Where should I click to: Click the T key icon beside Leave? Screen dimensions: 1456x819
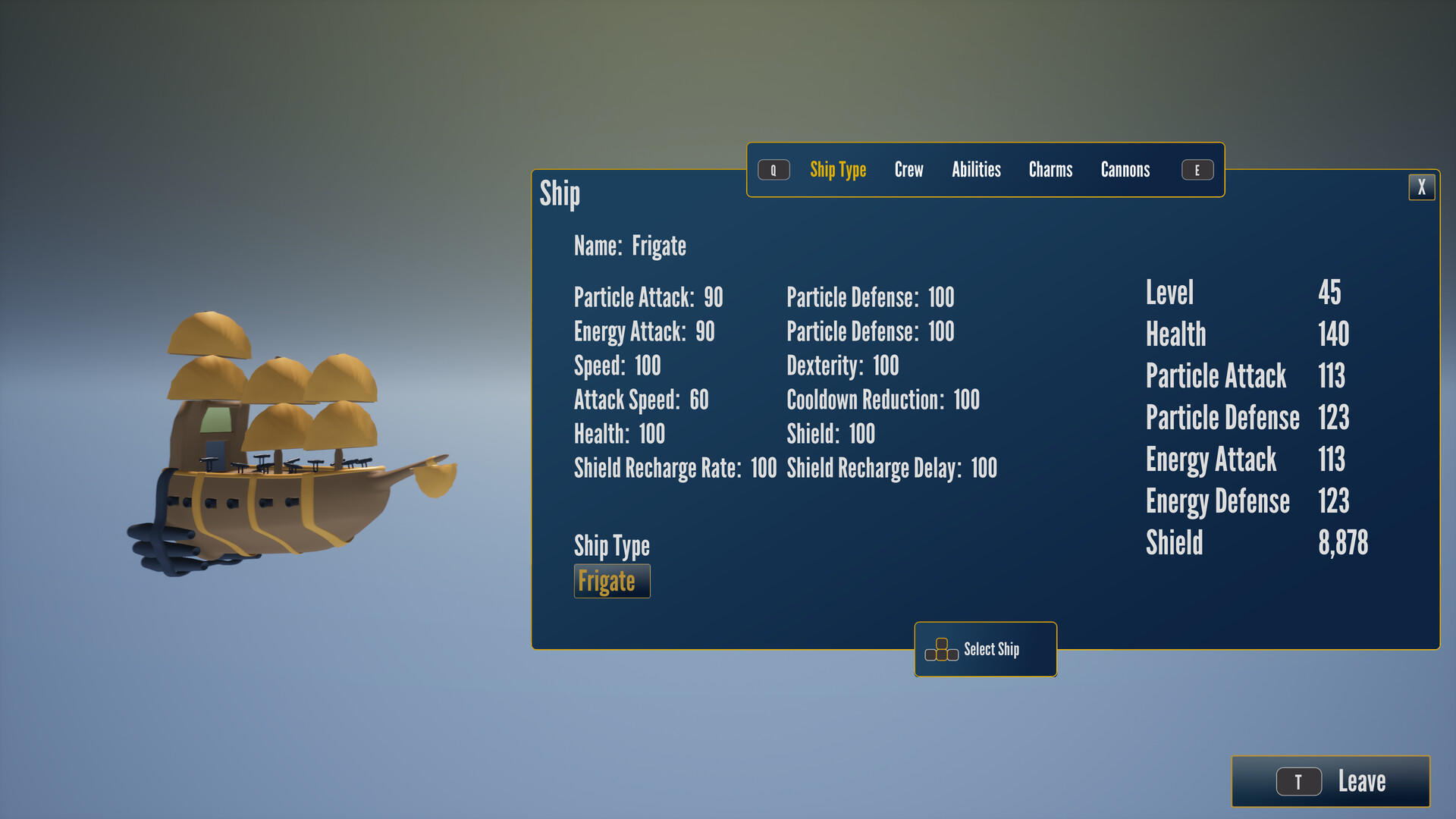pos(1299,780)
